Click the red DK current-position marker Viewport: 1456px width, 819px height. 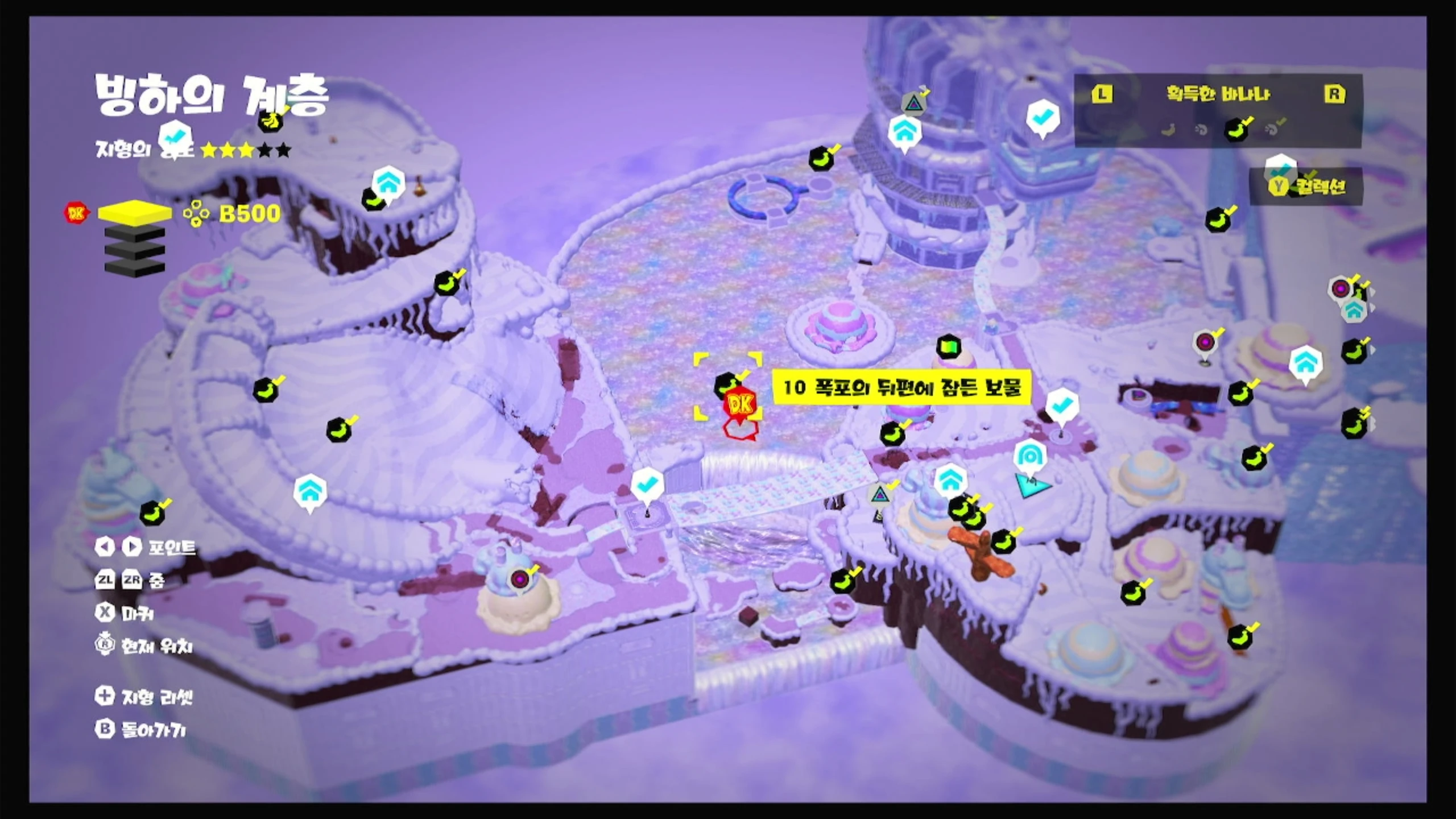click(x=740, y=404)
